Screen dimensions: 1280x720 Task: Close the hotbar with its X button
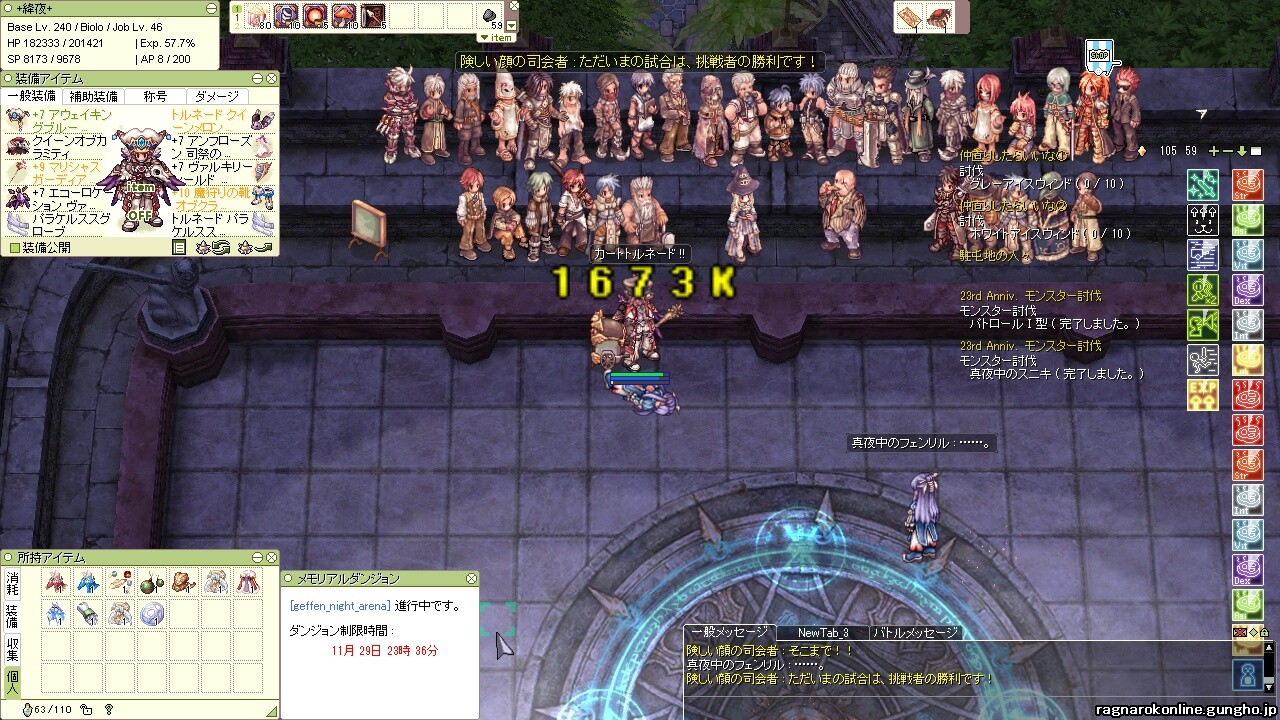coord(513,8)
